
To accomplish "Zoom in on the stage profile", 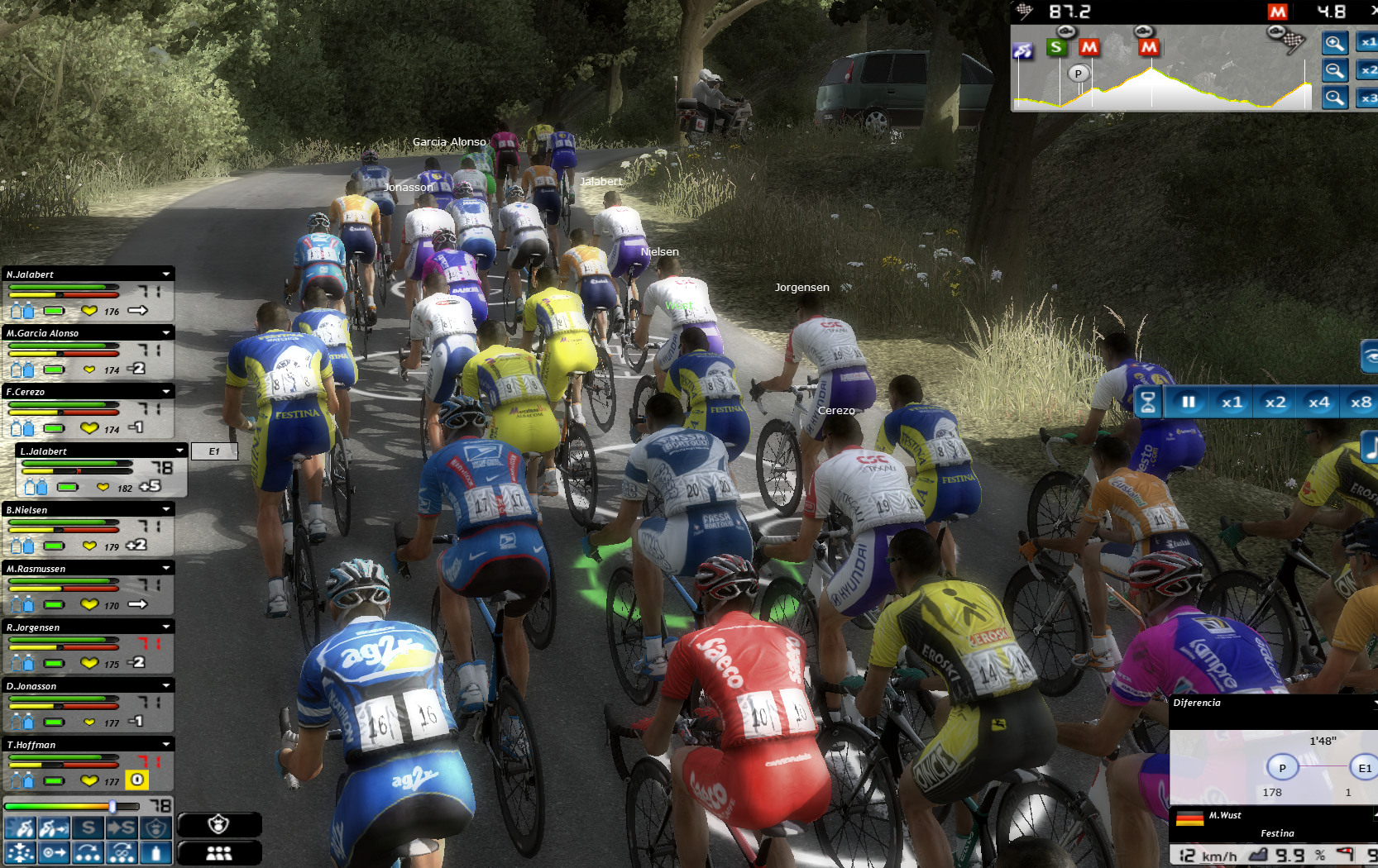I will click(x=1334, y=44).
